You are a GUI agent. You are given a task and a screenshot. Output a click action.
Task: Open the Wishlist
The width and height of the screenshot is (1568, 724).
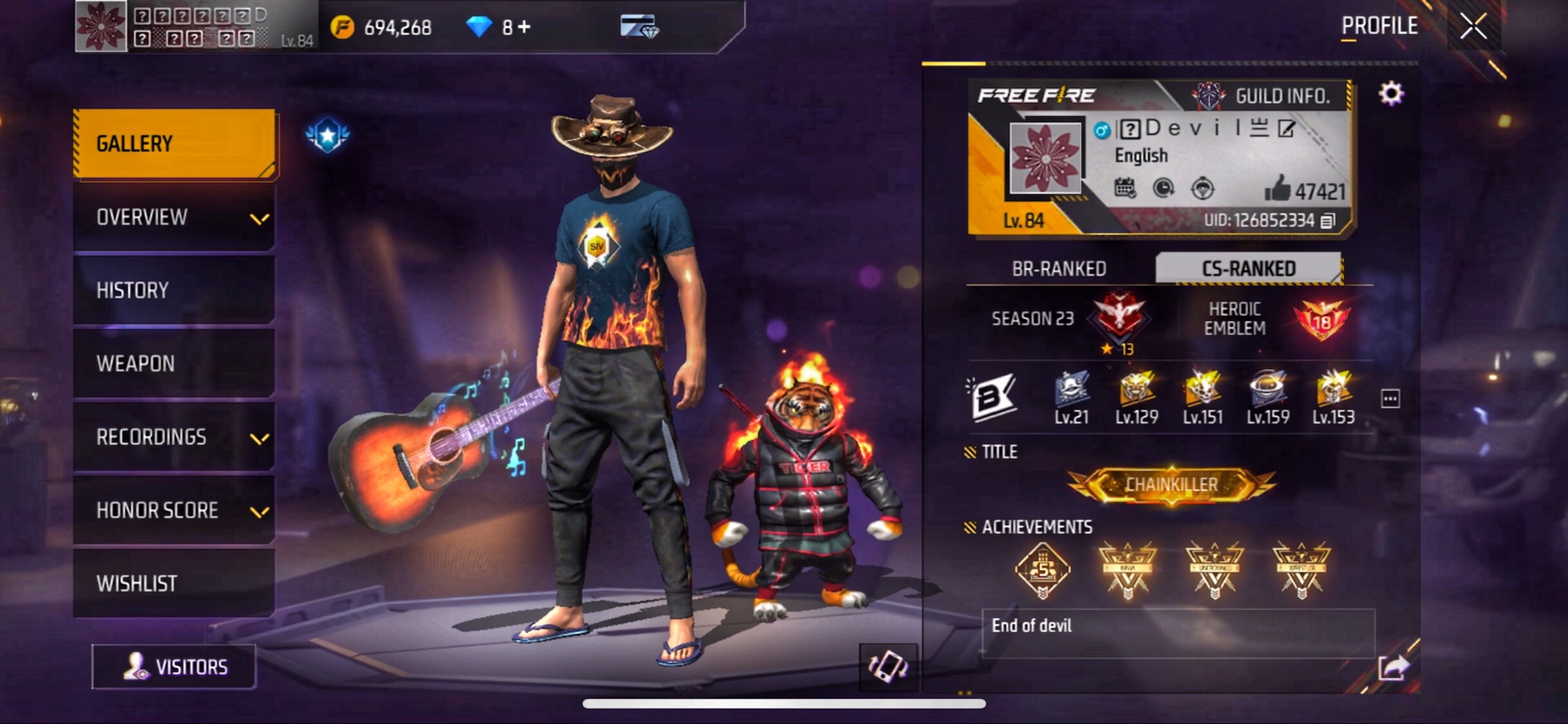coord(174,584)
